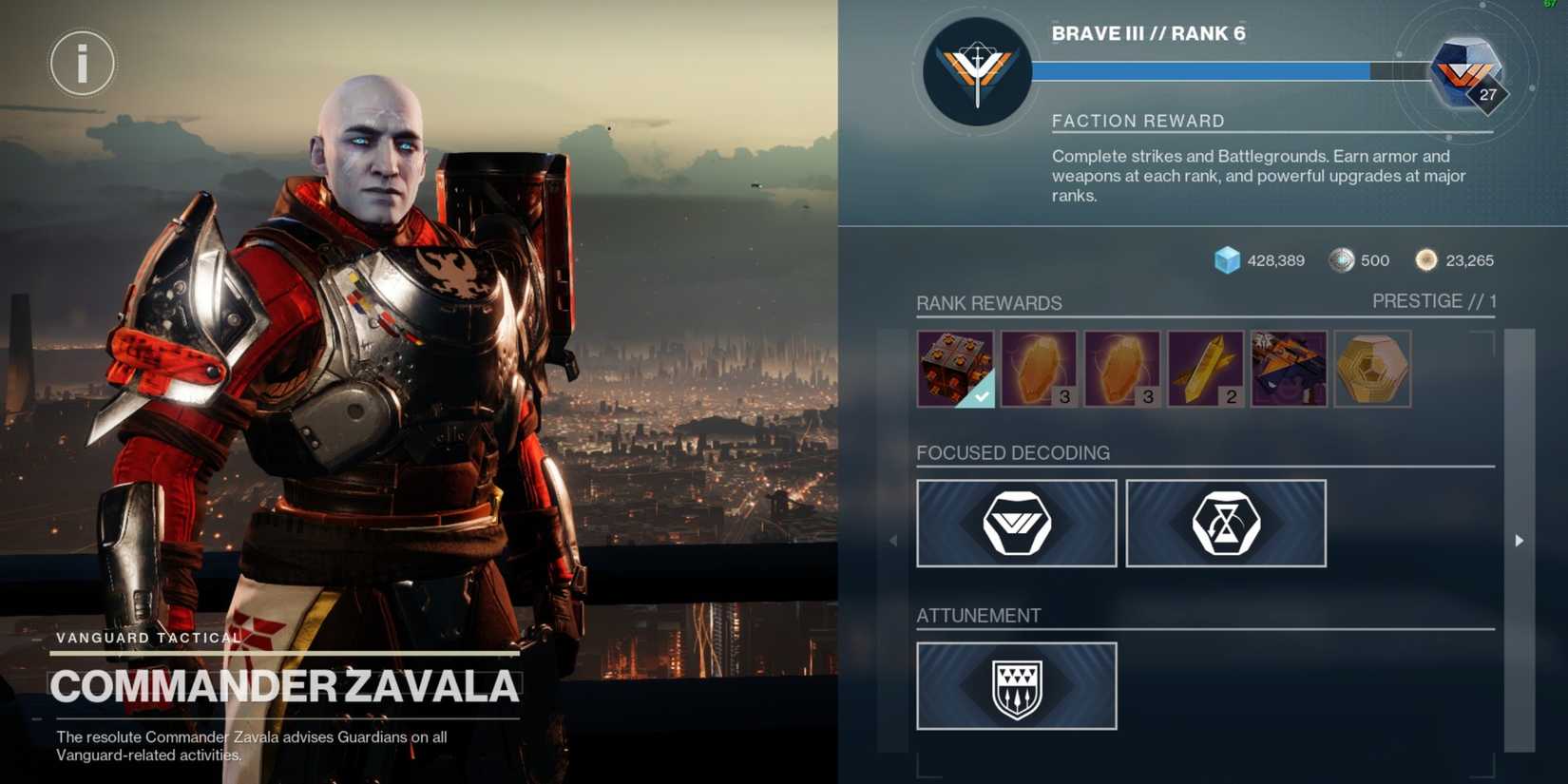Click the Glimmer cube currency icon
The width and height of the screenshot is (1568, 784).
click(x=1228, y=259)
